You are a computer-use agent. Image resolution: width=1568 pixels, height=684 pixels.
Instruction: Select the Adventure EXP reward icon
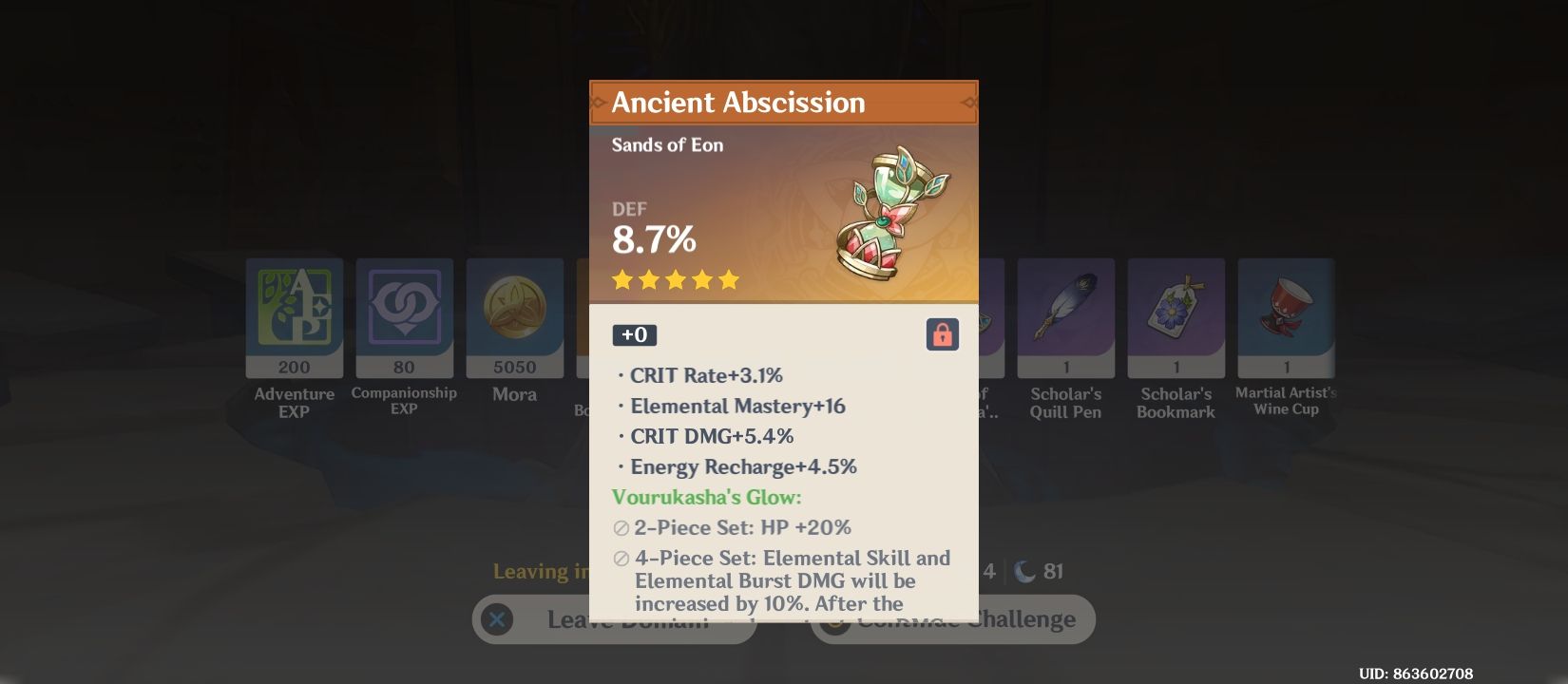pyautogui.click(x=294, y=318)
